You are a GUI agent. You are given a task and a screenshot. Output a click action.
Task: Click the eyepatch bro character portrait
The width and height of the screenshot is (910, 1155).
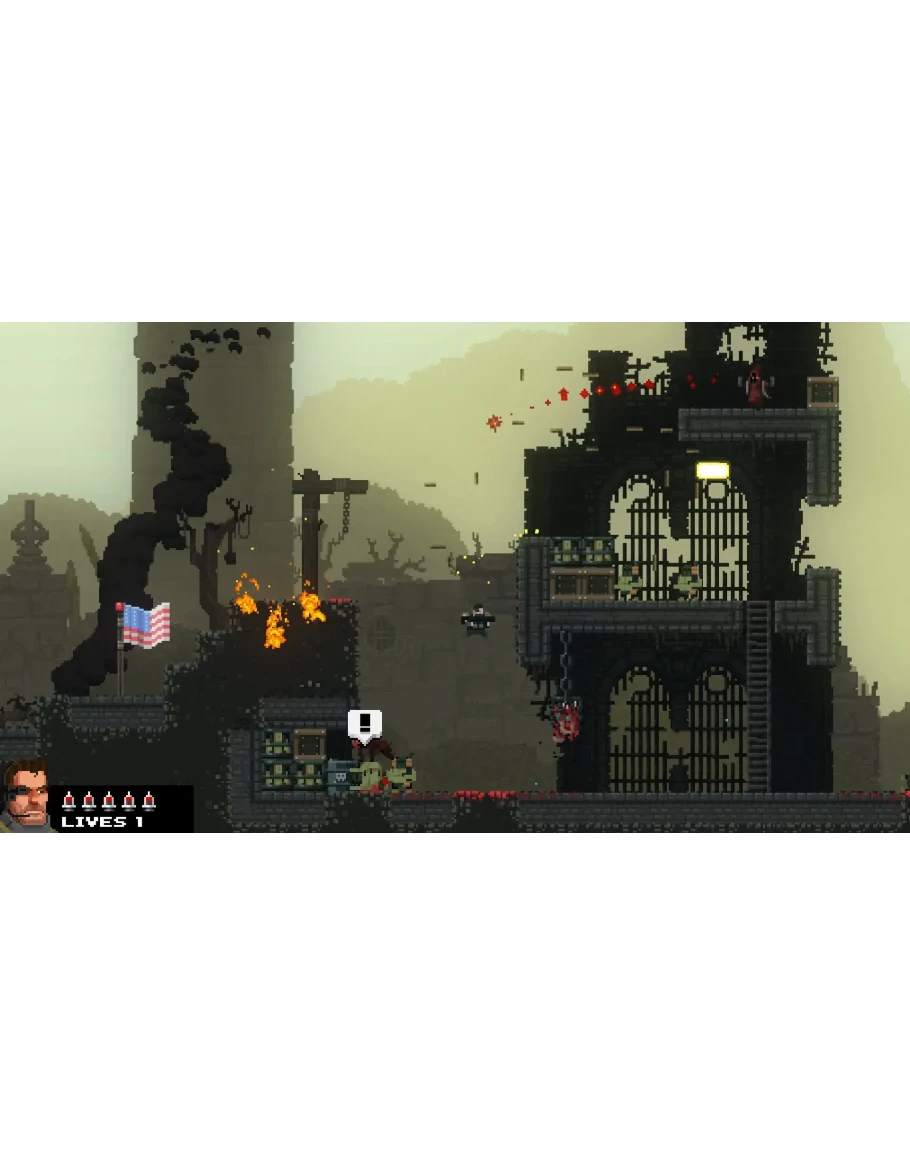pos(27,797)
